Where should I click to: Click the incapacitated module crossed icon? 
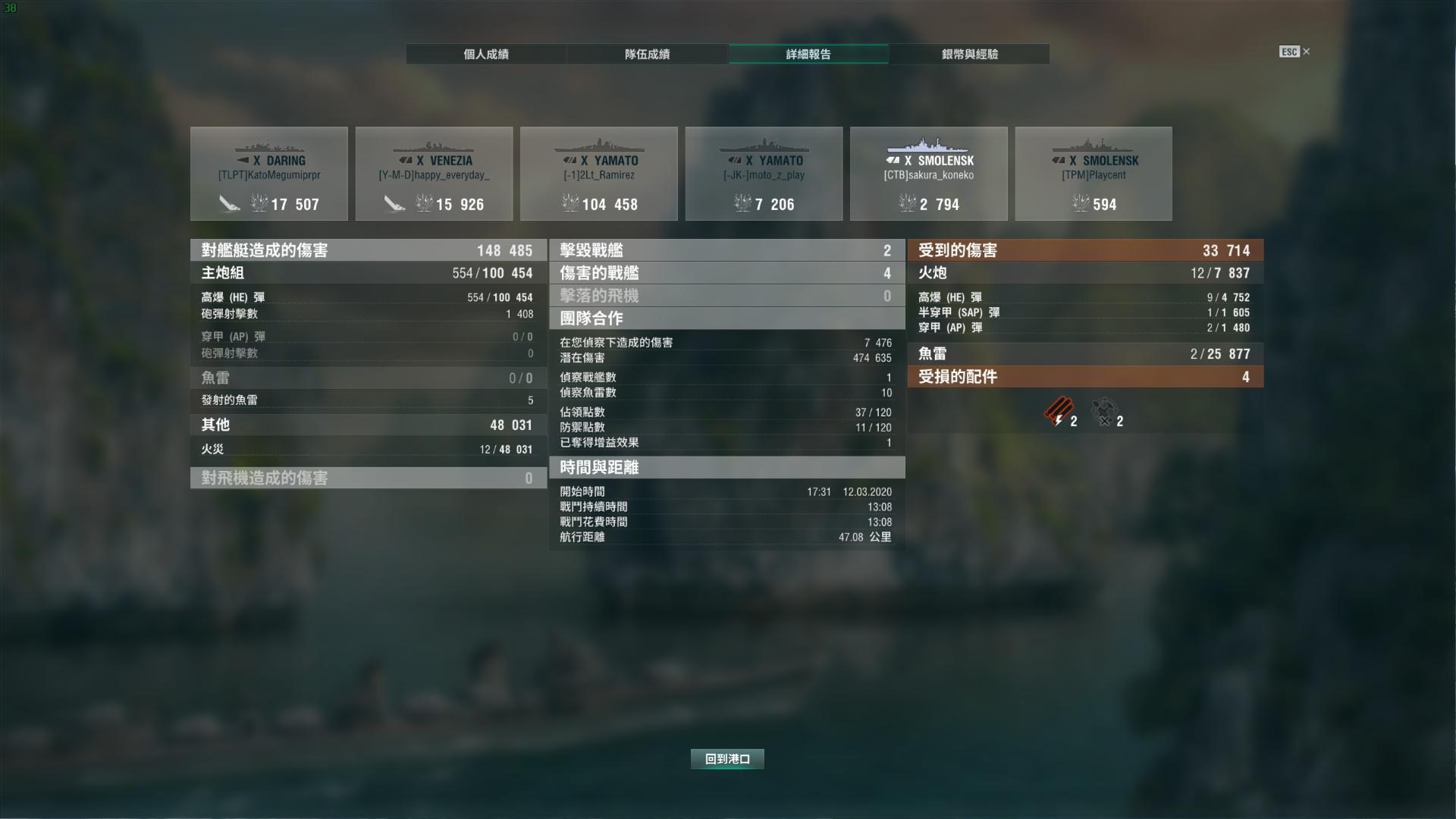coord(1103,412)
